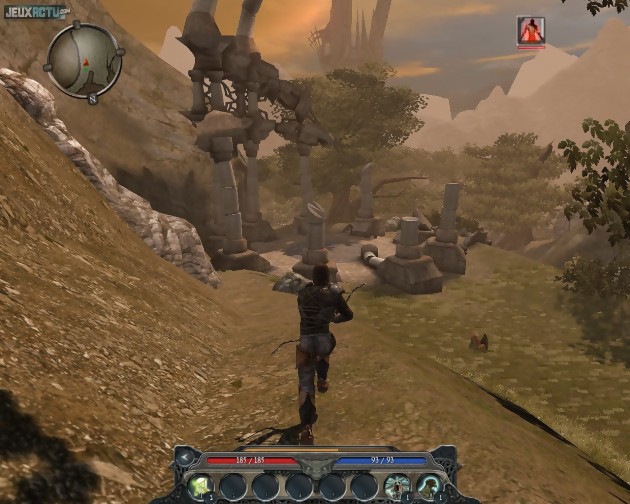Use the screaming face ability icon
Viewport: 630px width, 504px height.
[397, 486]
